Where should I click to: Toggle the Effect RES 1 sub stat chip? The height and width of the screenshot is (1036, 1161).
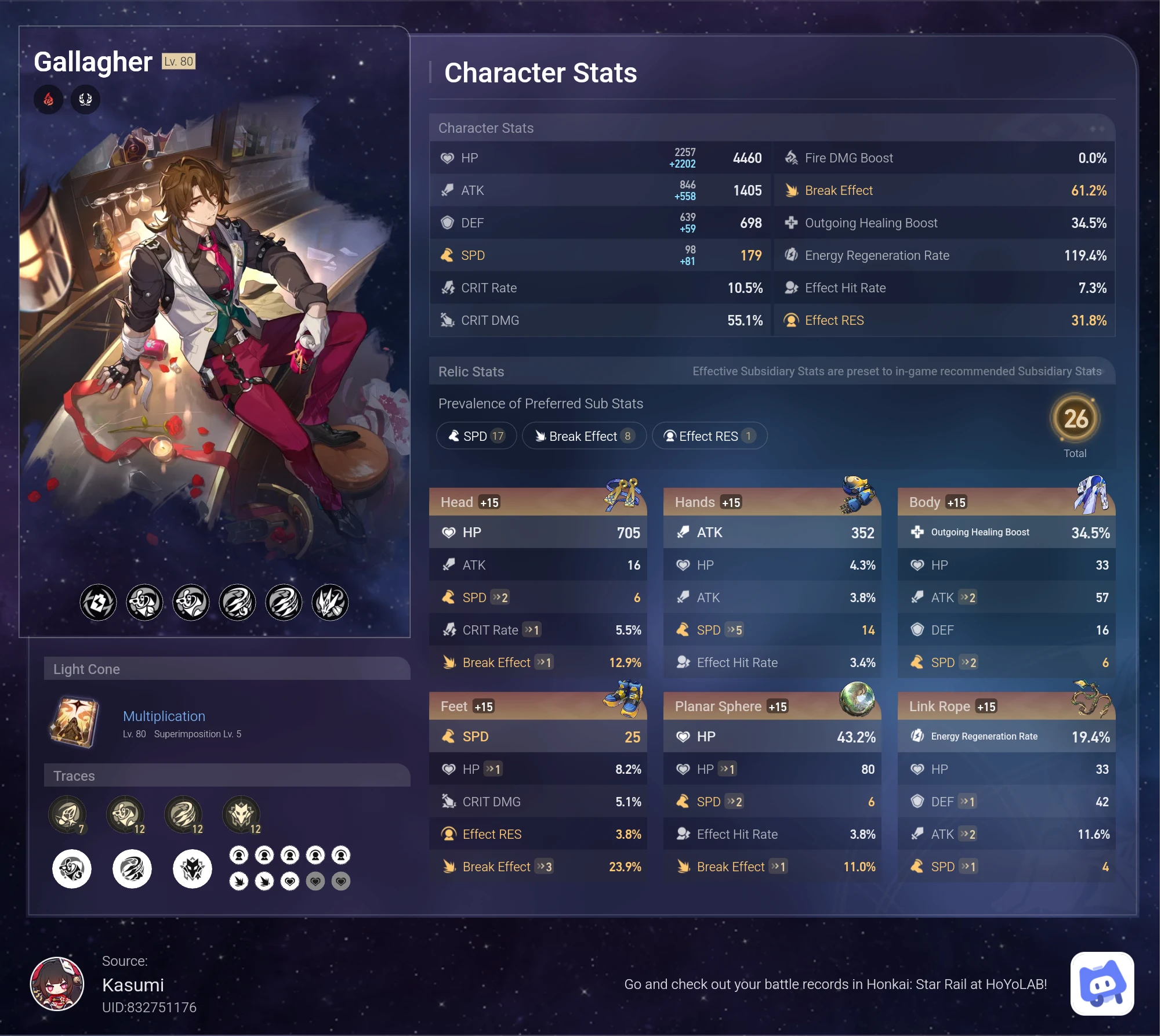[x=709, y=436]
